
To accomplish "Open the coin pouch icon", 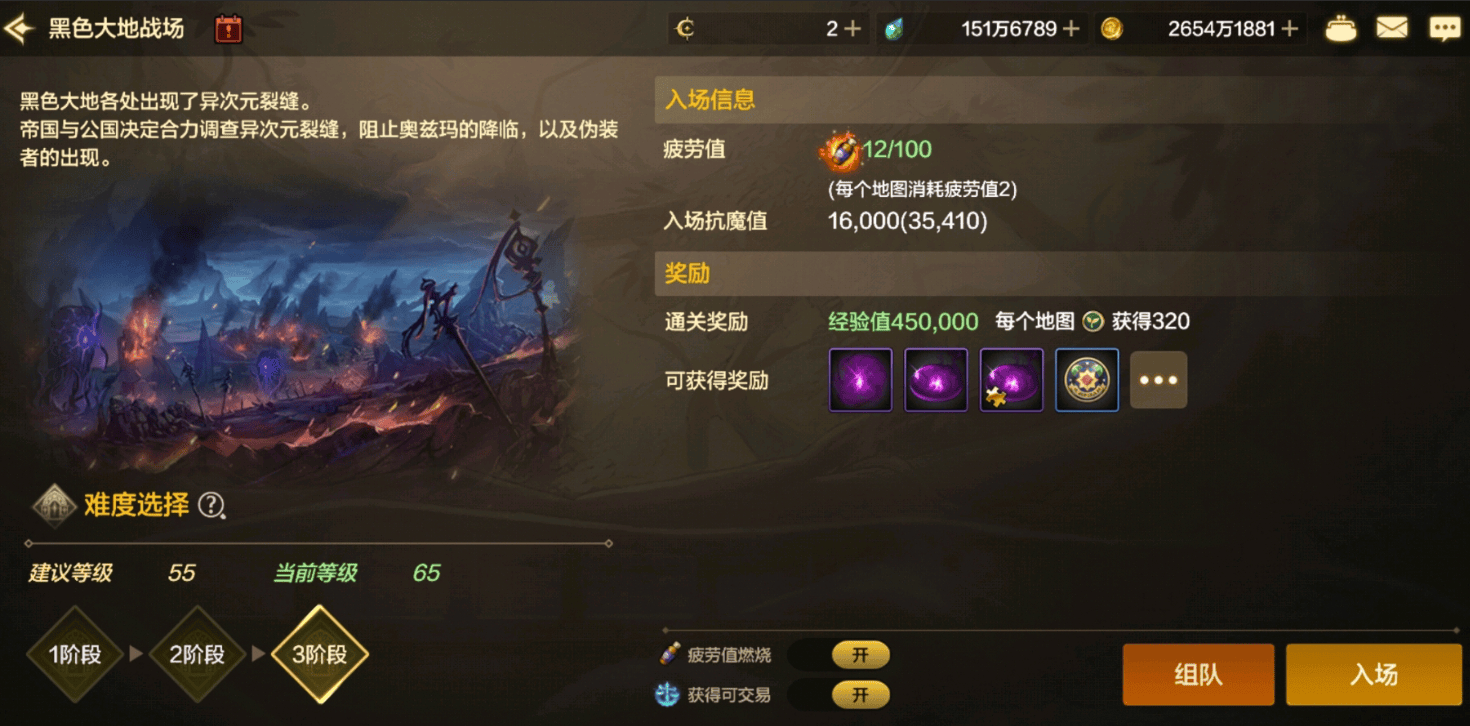I will [1341, 29].
